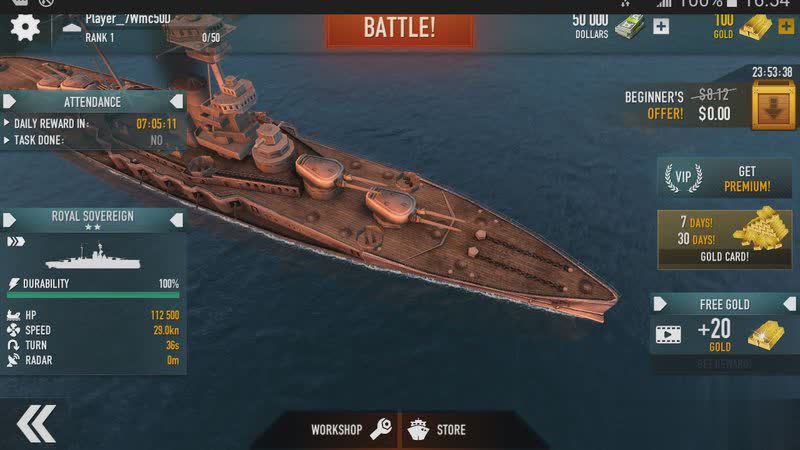The image size is (800, 450).
Task: Open the Workshop
Action: point(349,430)
